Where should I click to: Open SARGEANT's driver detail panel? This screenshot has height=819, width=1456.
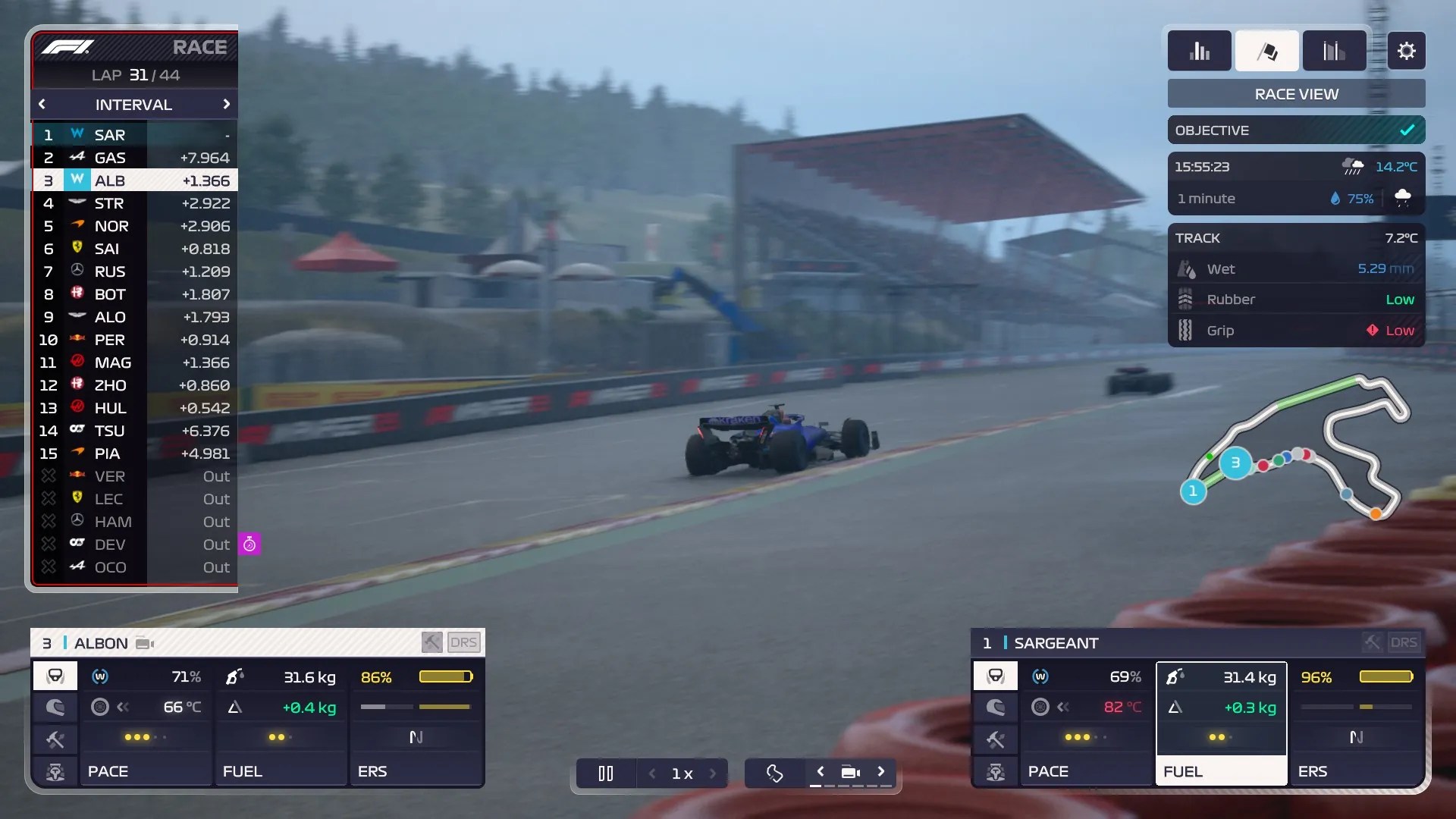point(1054,642)
